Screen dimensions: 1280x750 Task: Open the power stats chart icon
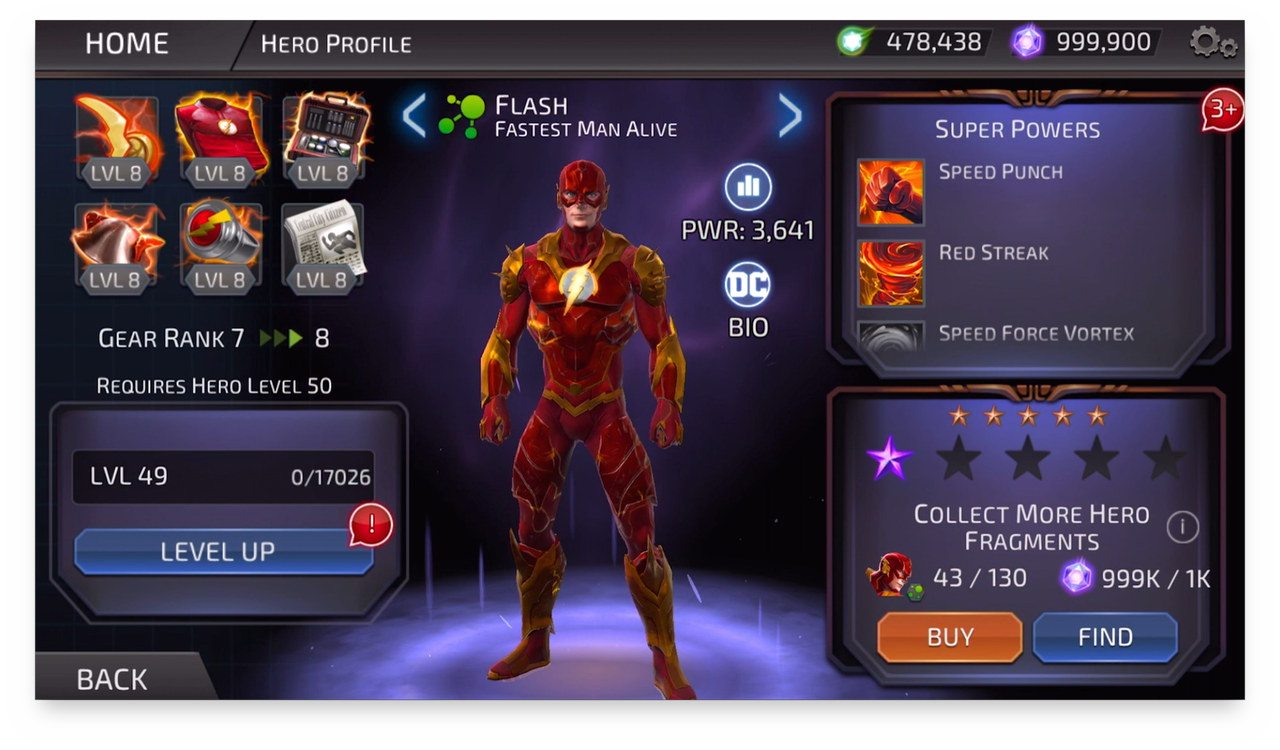pos(748,188)
